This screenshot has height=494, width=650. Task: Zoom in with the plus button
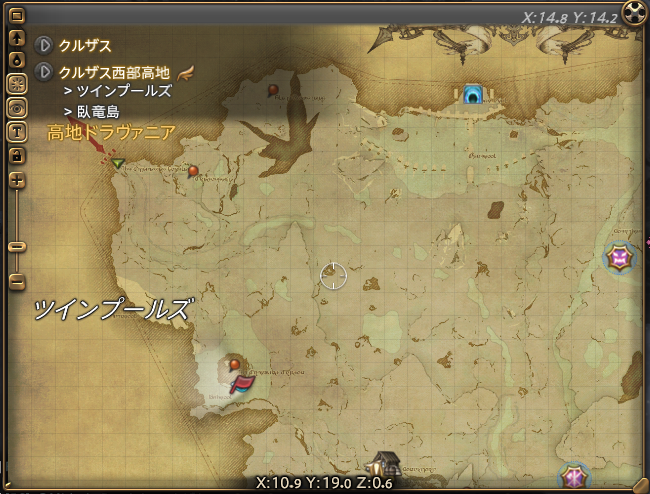pos(16,180)
